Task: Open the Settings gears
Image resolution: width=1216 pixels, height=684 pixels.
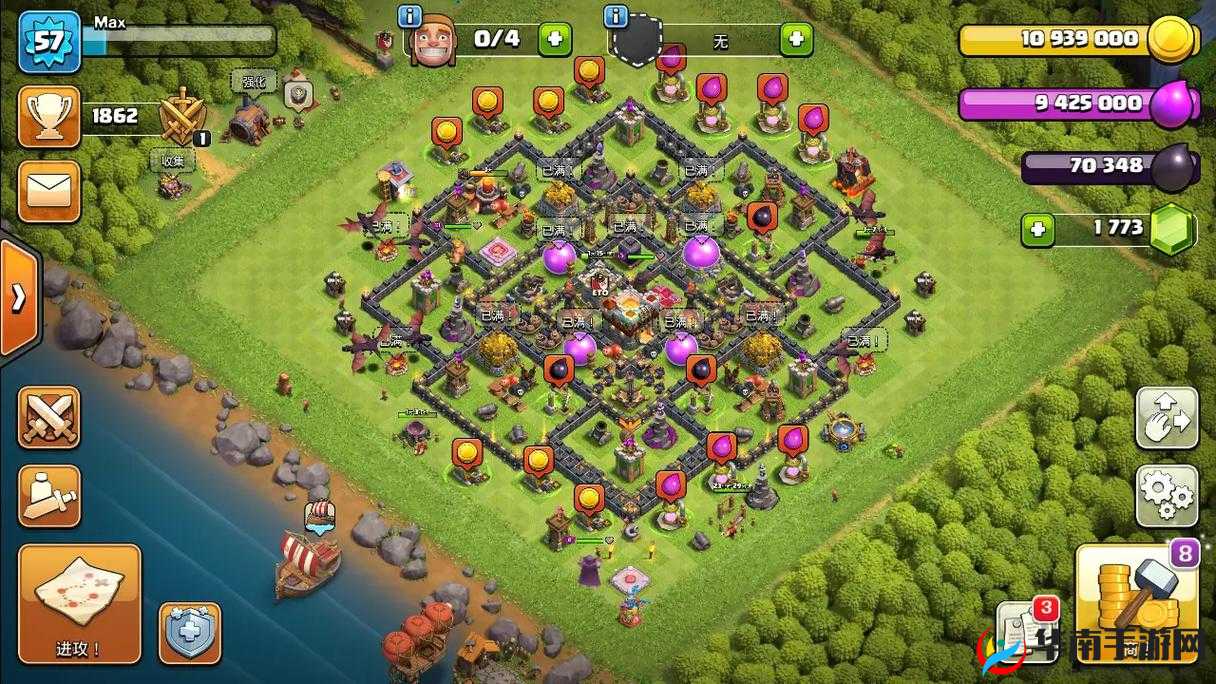Action: click(x=1167, y=495)
